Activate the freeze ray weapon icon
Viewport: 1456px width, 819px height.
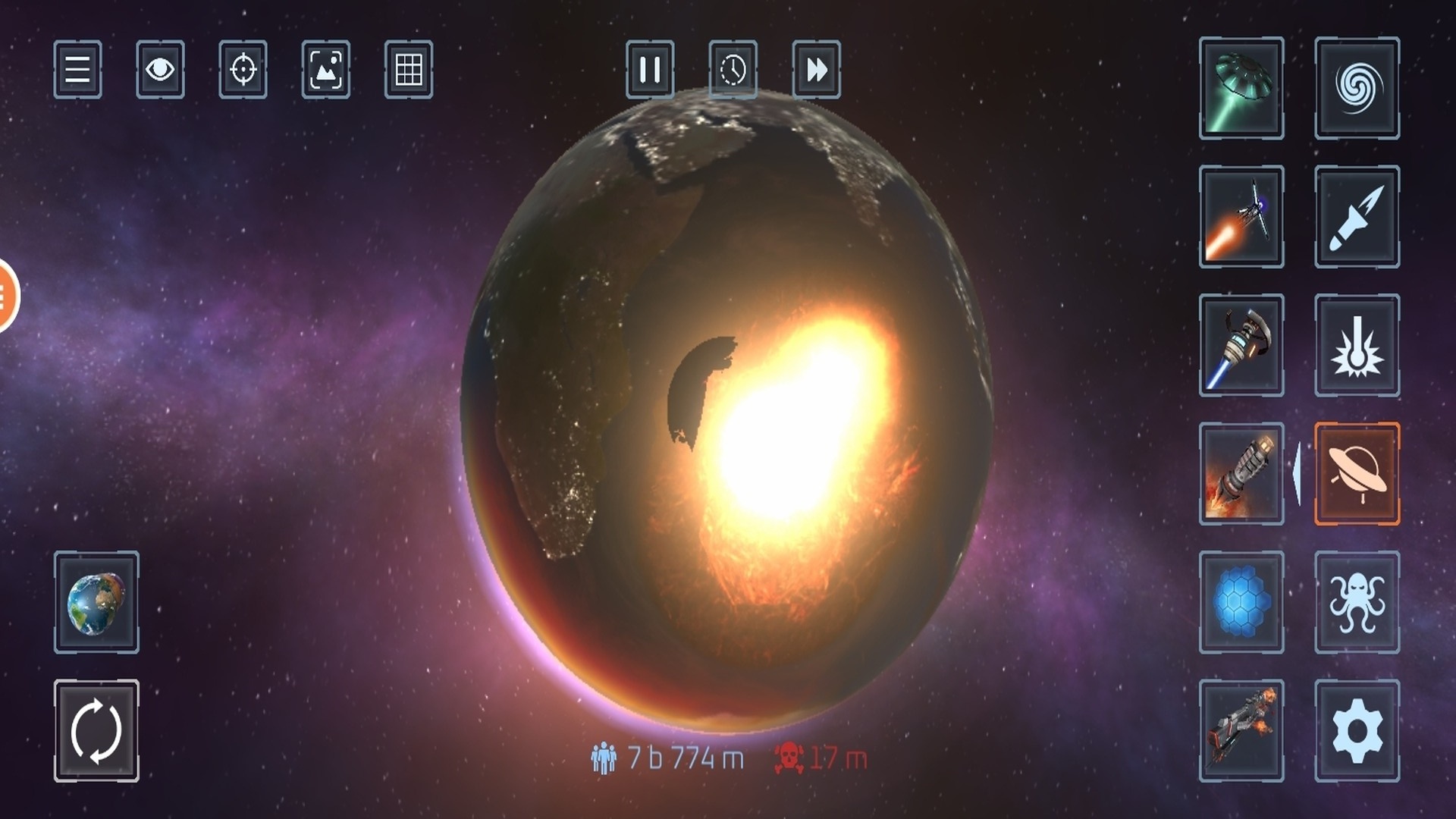(1357, 345)
